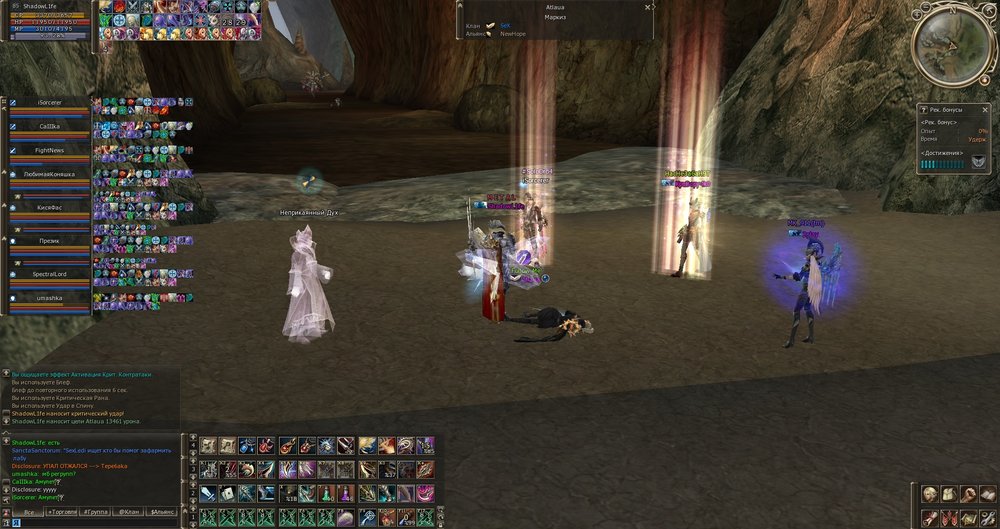
Task: Select the #Группа chat tab
Action: click(x=97, y=512)
